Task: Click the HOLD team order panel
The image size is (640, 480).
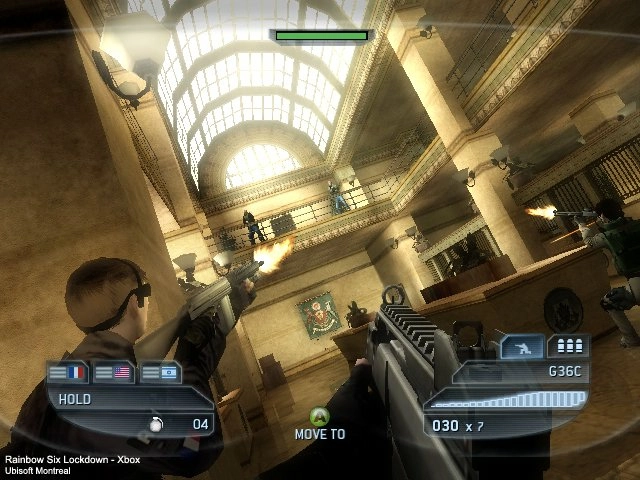Action: (110, 397)
